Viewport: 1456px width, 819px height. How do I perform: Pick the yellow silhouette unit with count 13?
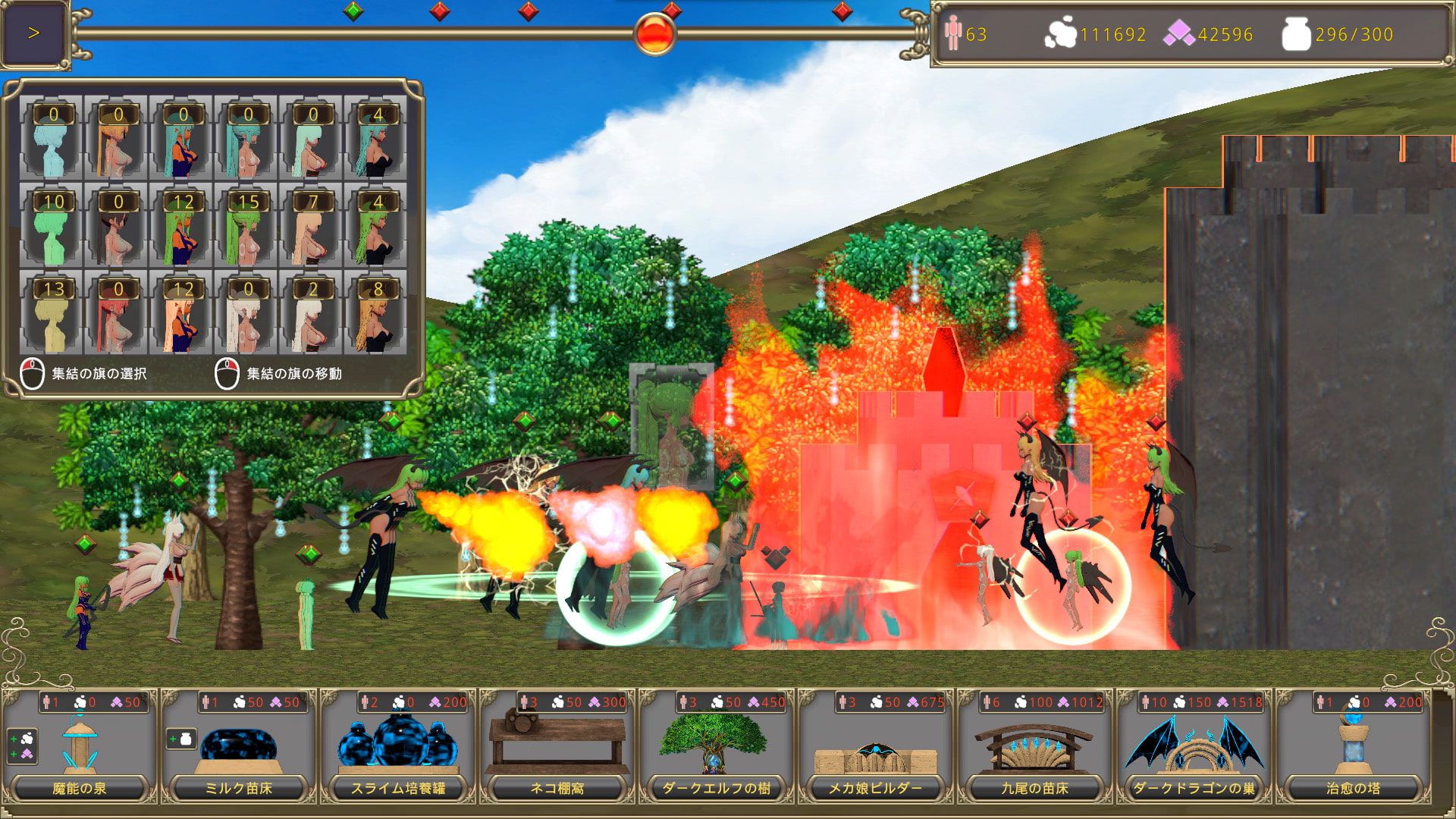(x=52, y=312)
